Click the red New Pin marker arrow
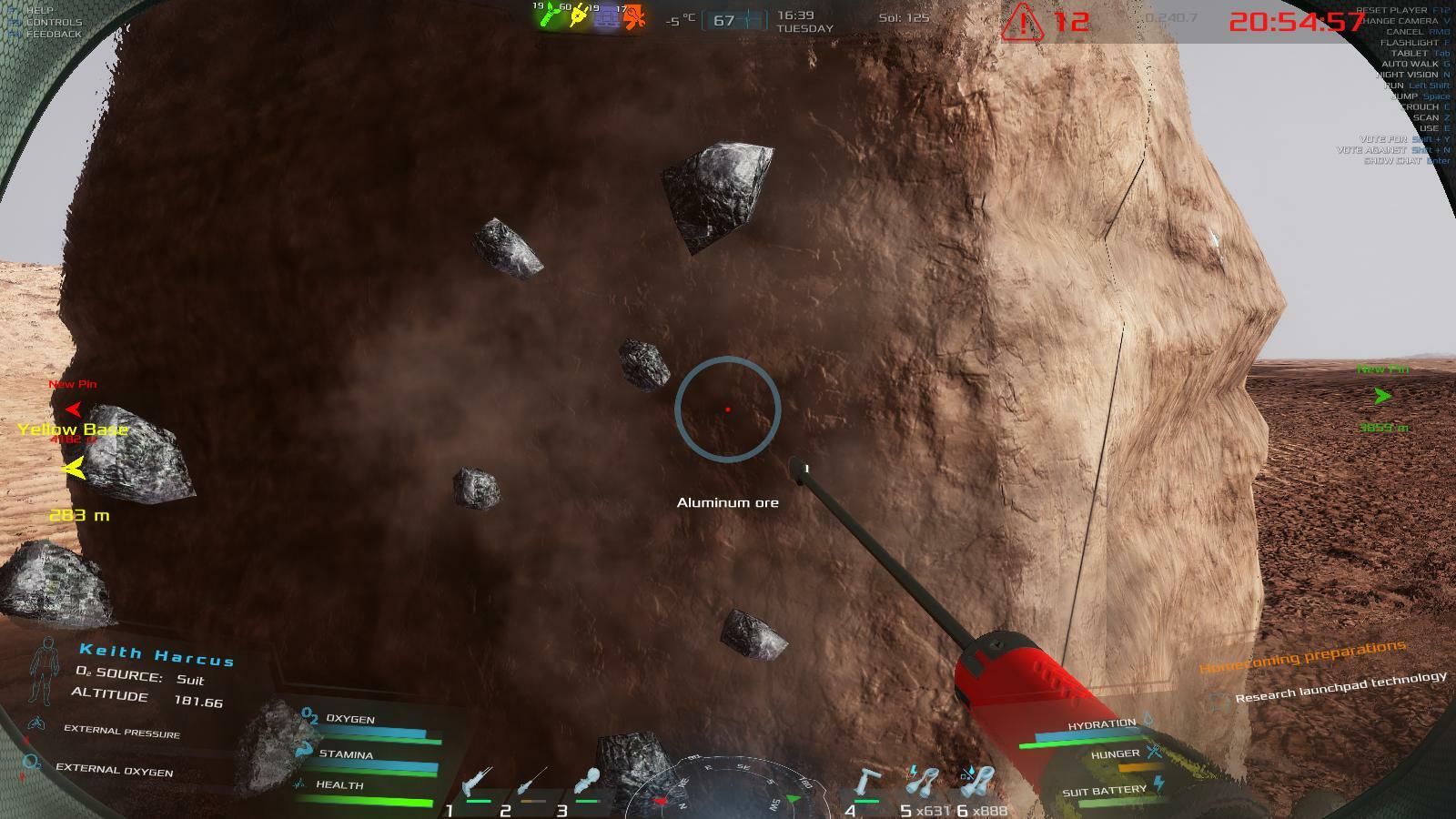1456x819 pixels. tap(74, 409)
